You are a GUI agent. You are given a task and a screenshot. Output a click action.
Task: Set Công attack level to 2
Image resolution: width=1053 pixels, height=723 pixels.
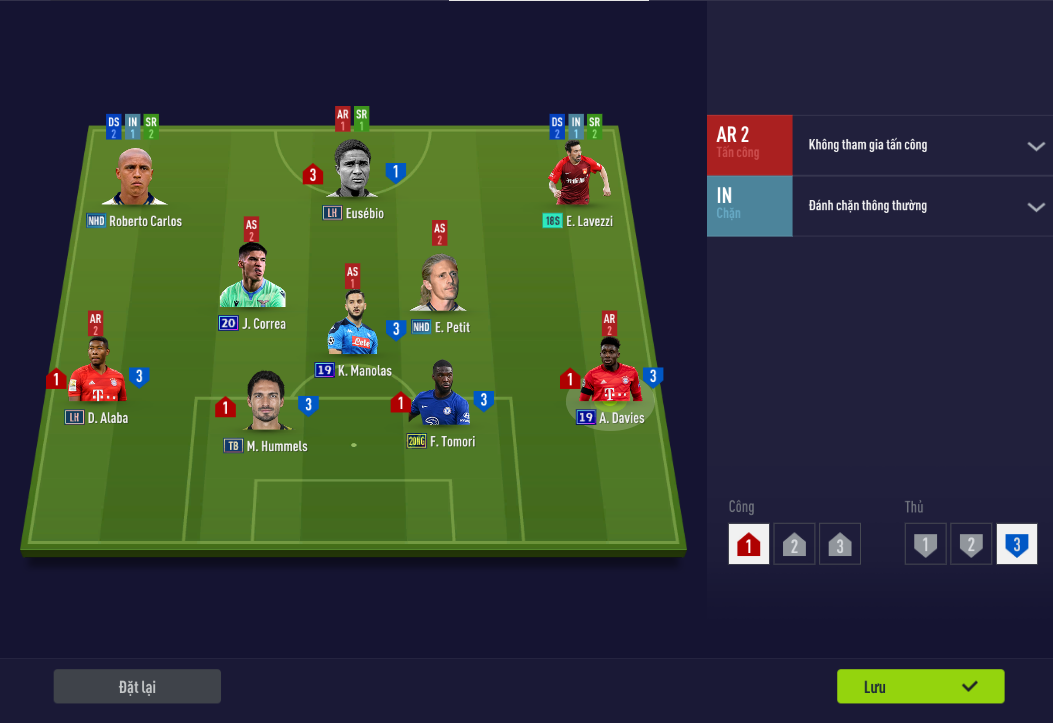pyautogui.click(x=794, y=545)
